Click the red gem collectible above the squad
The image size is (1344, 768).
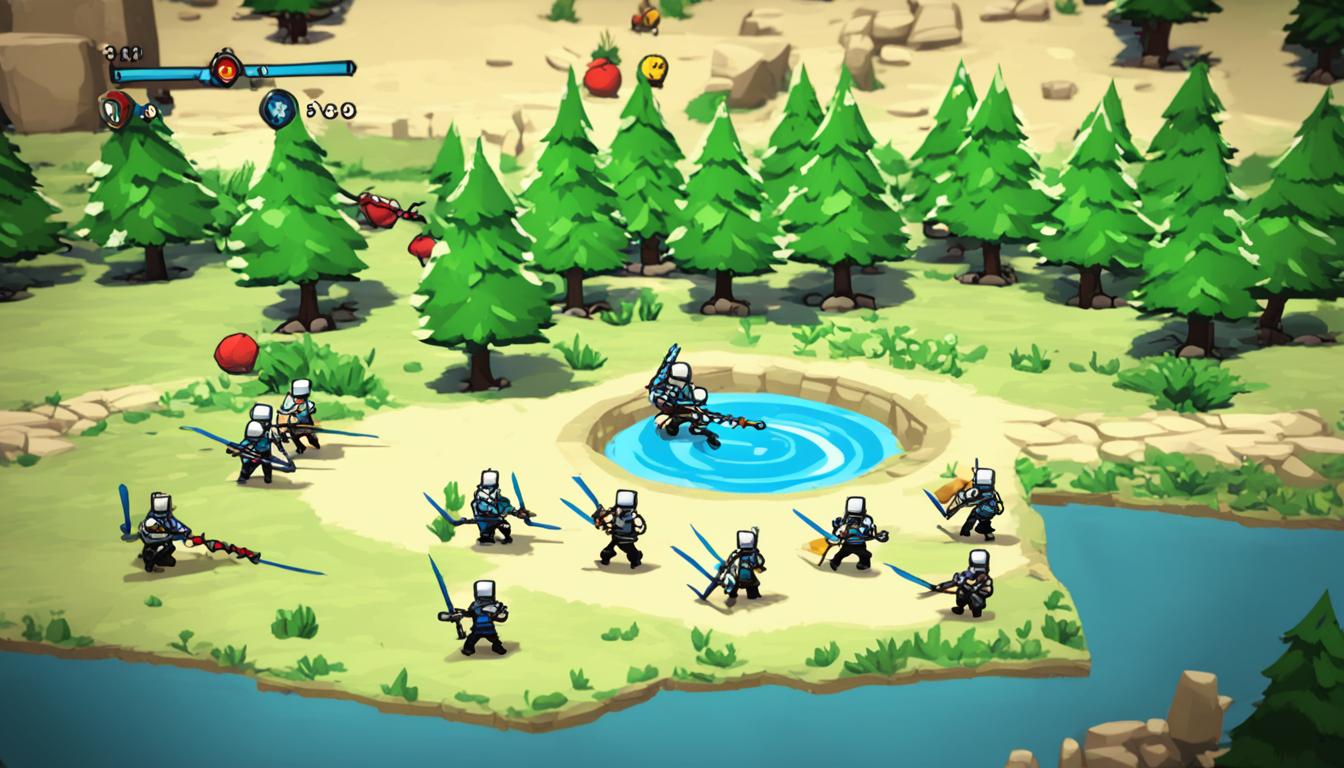tap(238, 351)
